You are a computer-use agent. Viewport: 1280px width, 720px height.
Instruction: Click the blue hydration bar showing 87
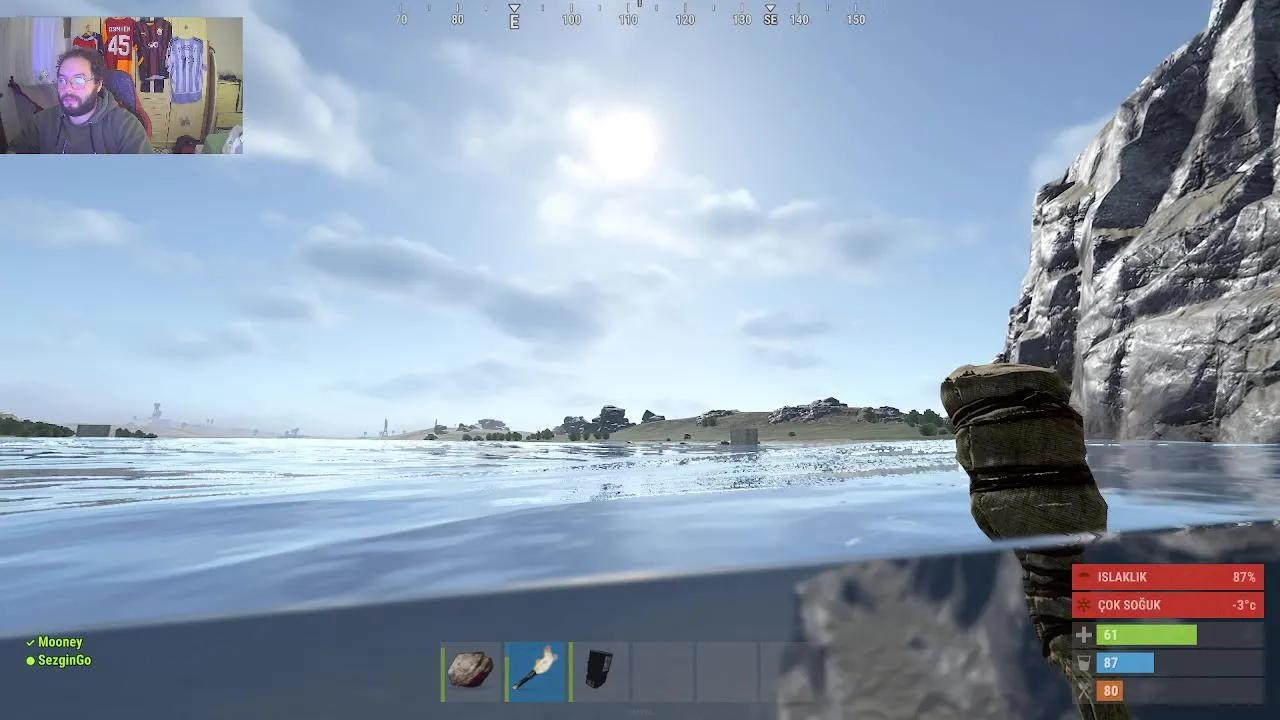(1125, 662)
